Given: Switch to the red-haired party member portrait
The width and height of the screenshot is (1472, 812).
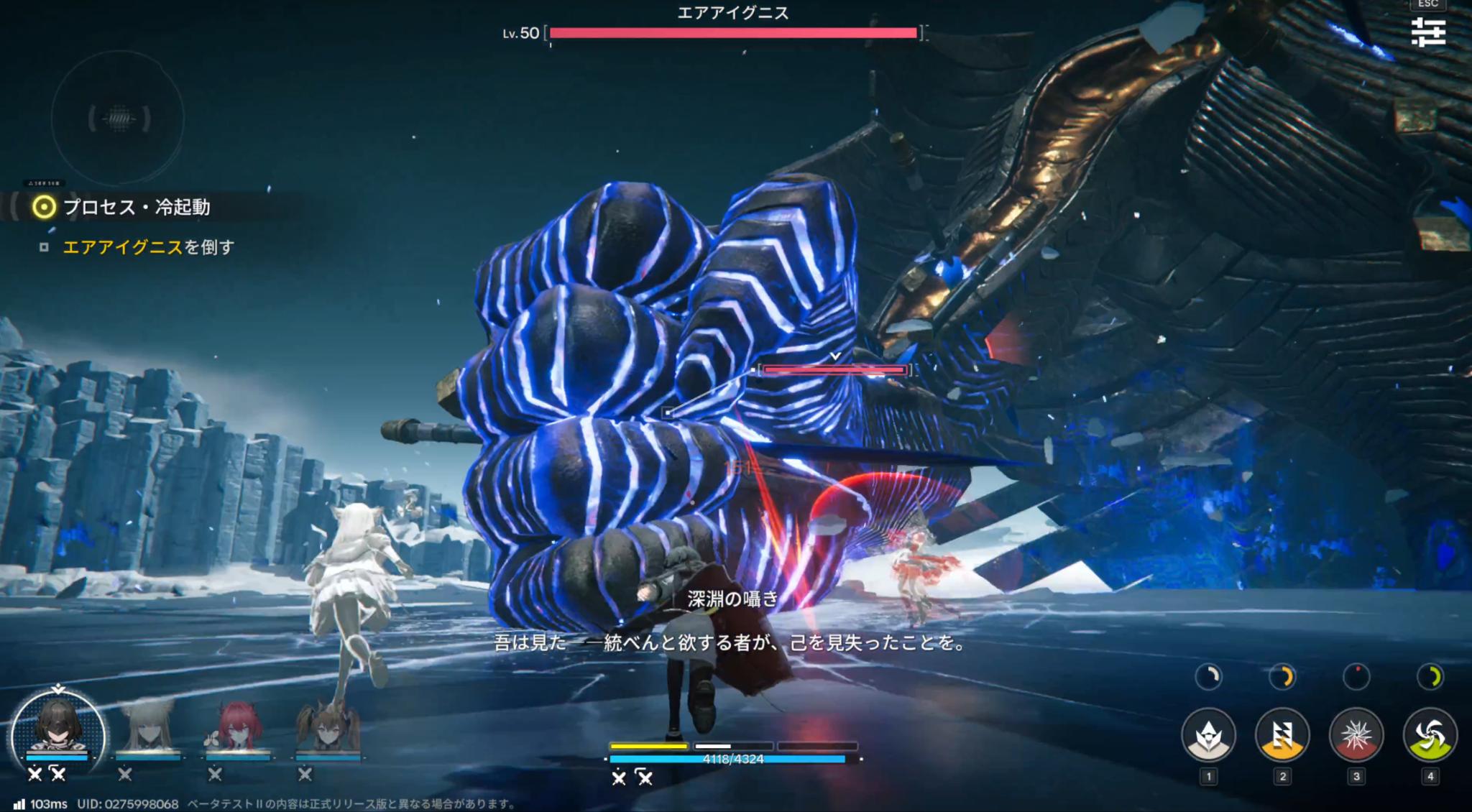Looking at the screenshot, I should coord(237,724).
